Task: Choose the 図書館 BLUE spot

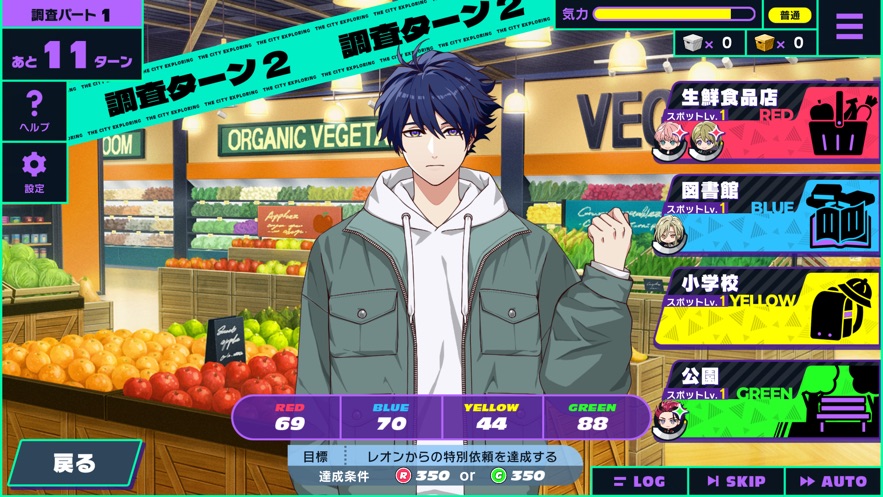Action: [770, 217]
